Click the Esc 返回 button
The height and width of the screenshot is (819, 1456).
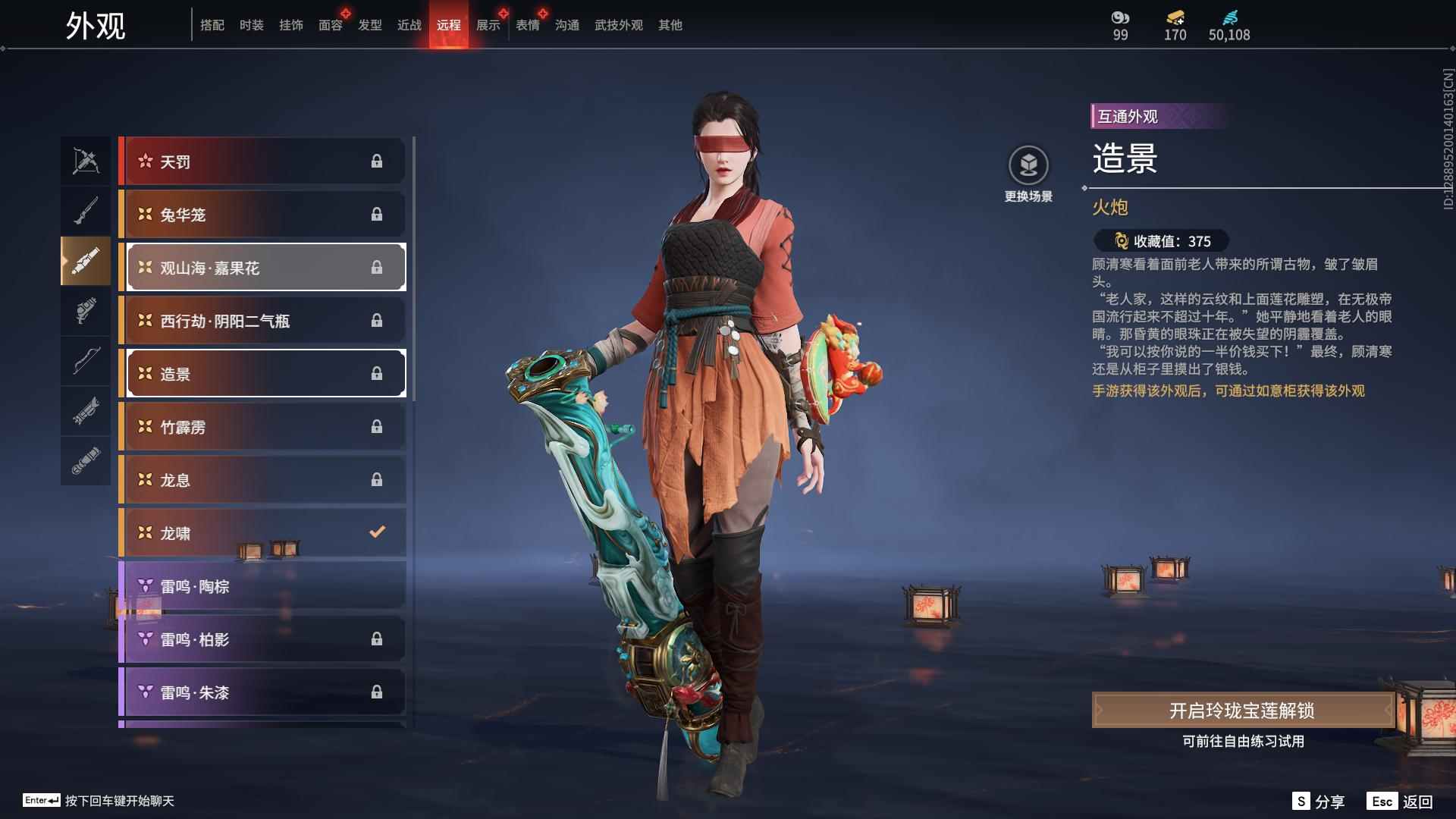click(x=1400, y=800)
